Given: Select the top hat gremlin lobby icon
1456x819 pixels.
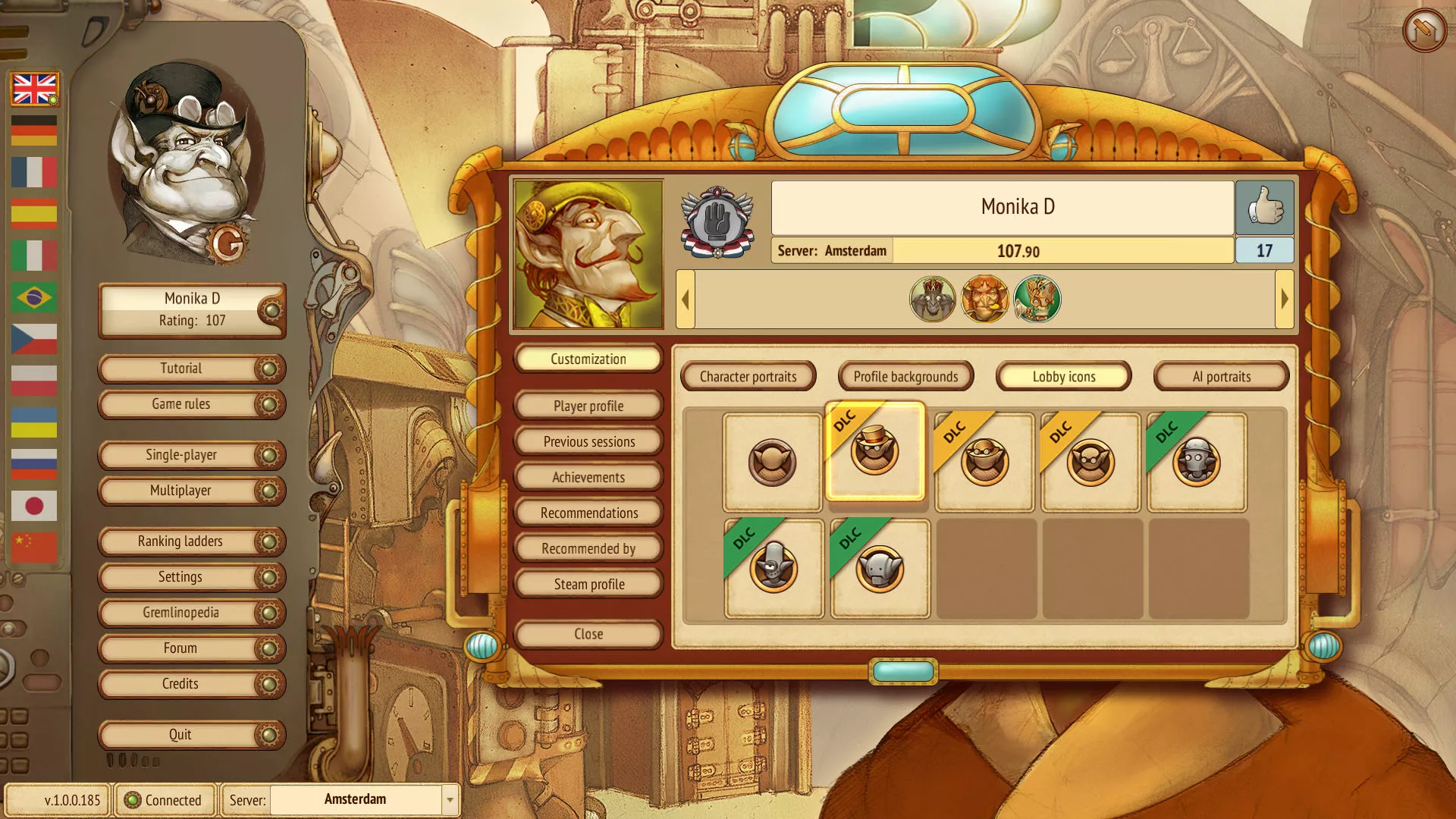Looking at the screenshot, I should (875, 453).
